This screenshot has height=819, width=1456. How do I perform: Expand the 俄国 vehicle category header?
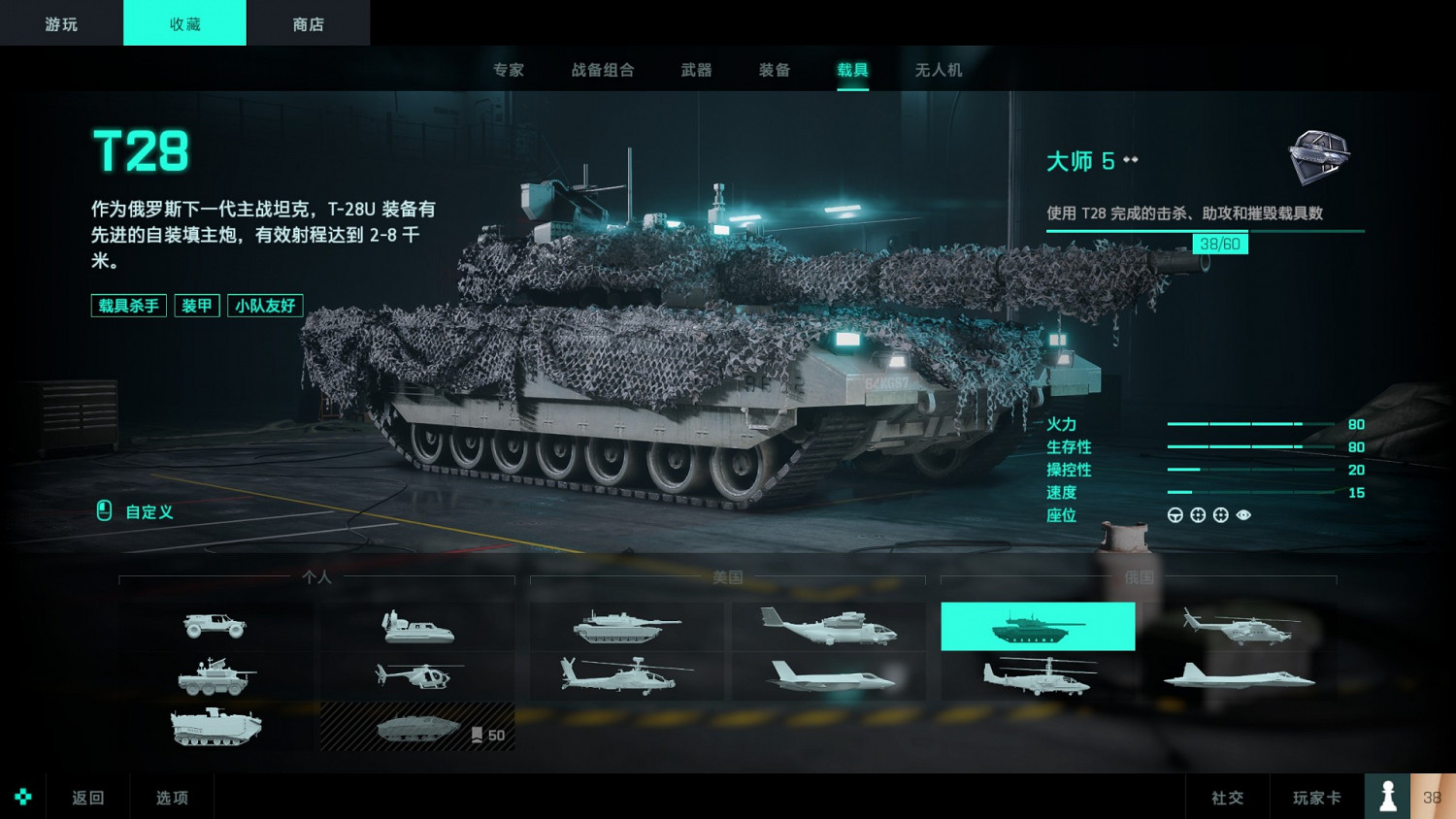tap(1138, 576)
